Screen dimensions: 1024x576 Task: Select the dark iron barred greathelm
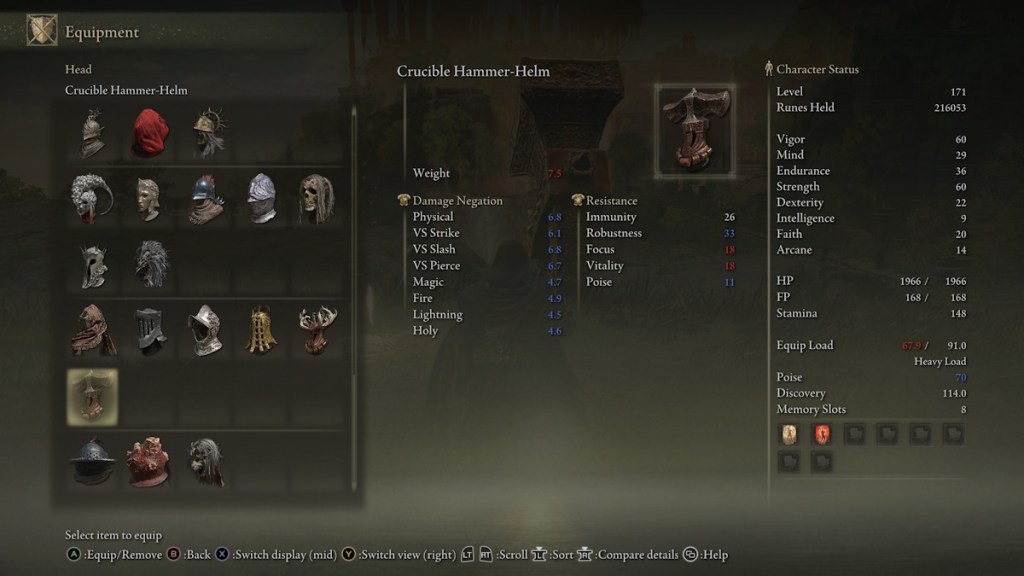[x=149, y=330]
